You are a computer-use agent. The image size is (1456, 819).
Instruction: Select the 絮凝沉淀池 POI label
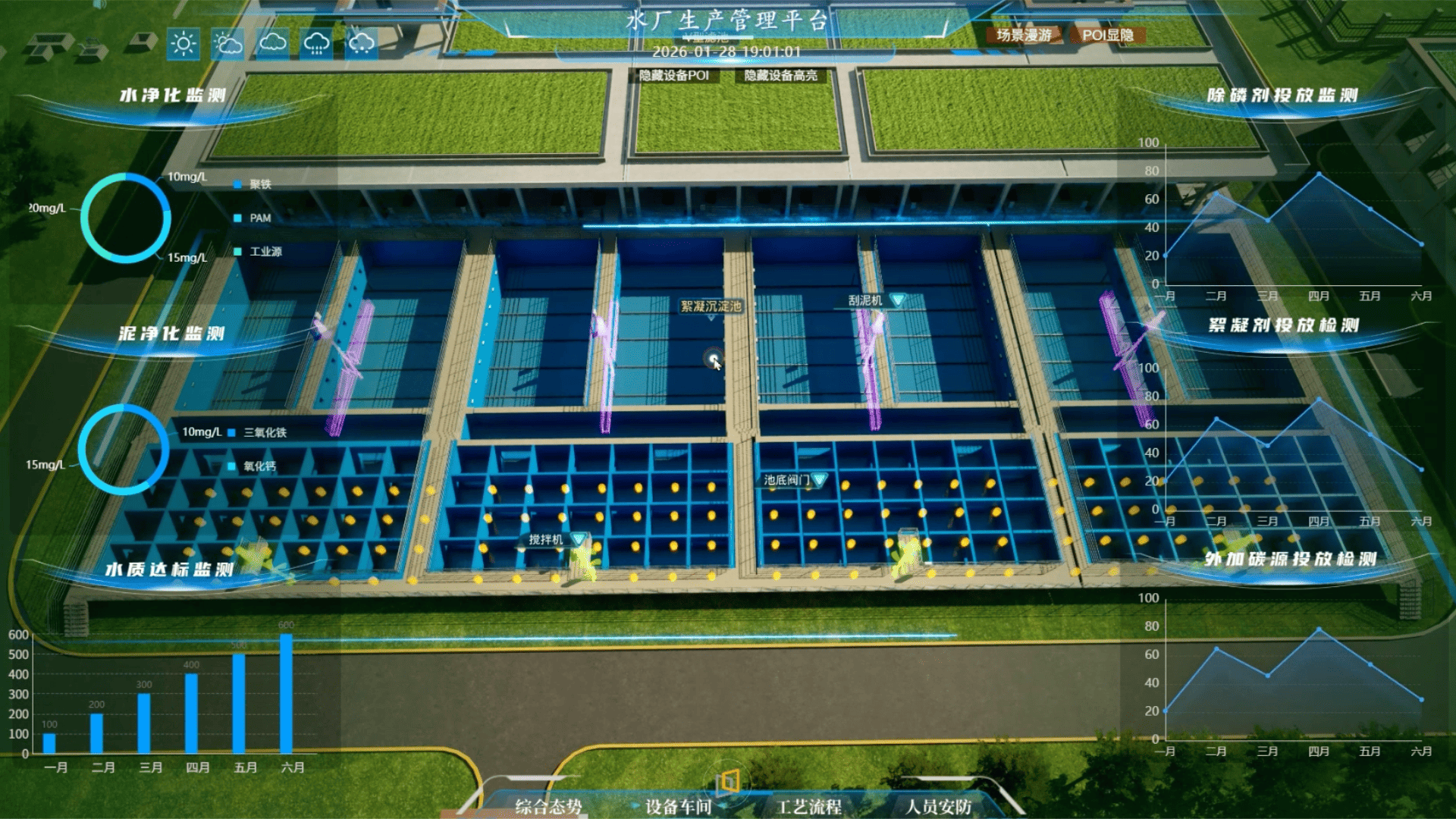(711, 306)
